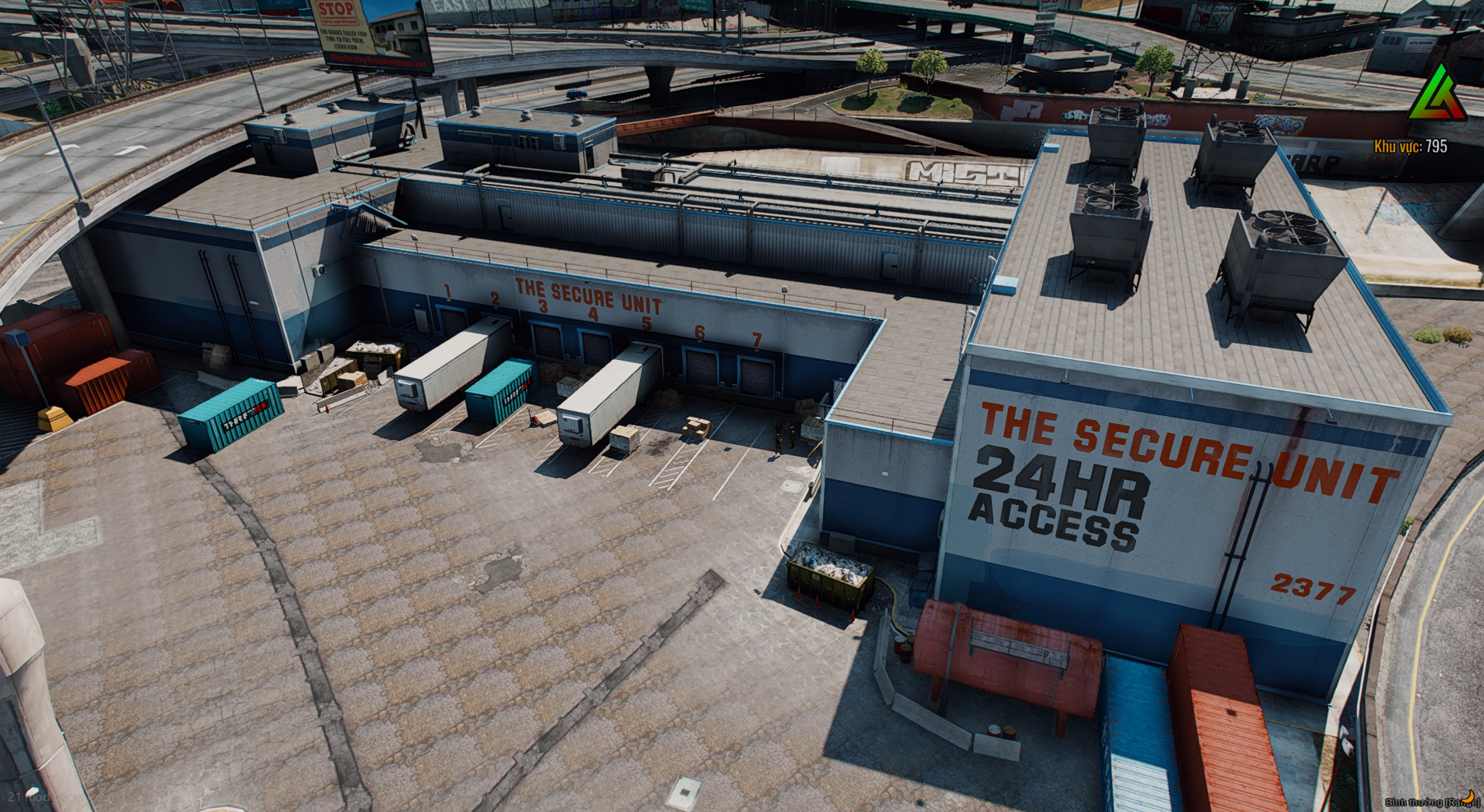Click the orange crescent voice range icon
Viewport: 1484px width, 812px height.
click(1468, 796)
